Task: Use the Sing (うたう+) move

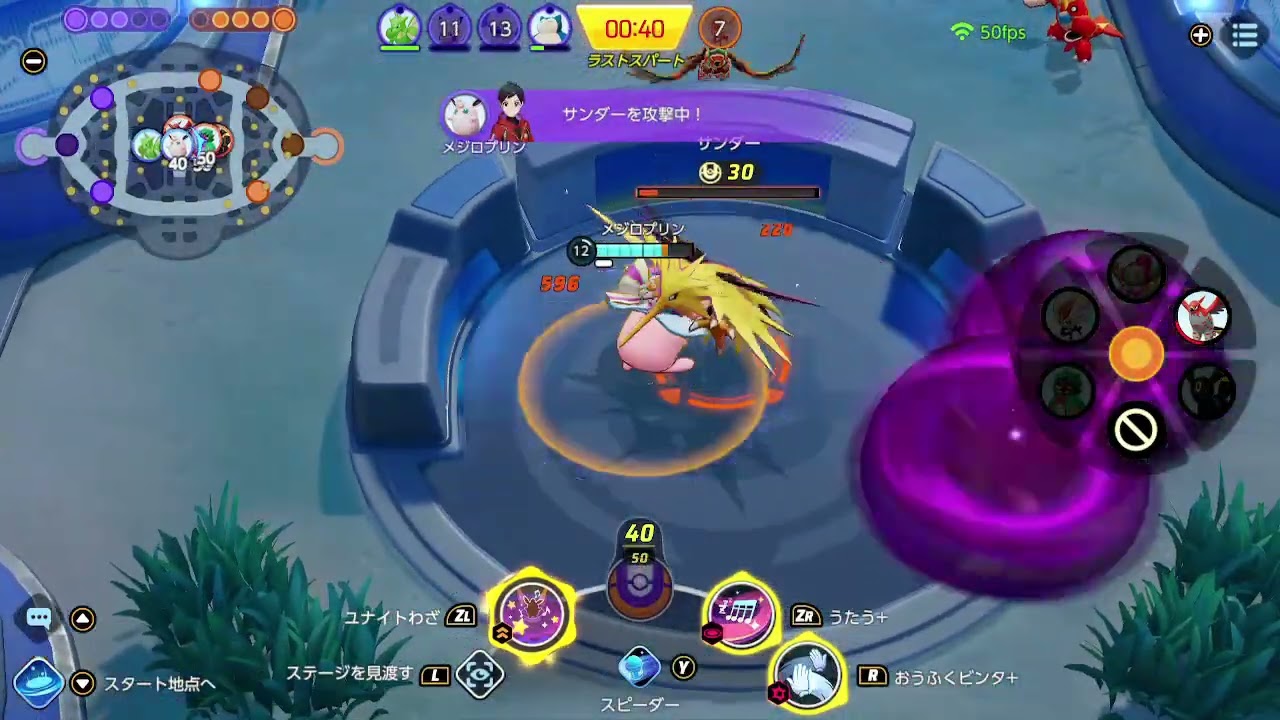Action: 740,617
